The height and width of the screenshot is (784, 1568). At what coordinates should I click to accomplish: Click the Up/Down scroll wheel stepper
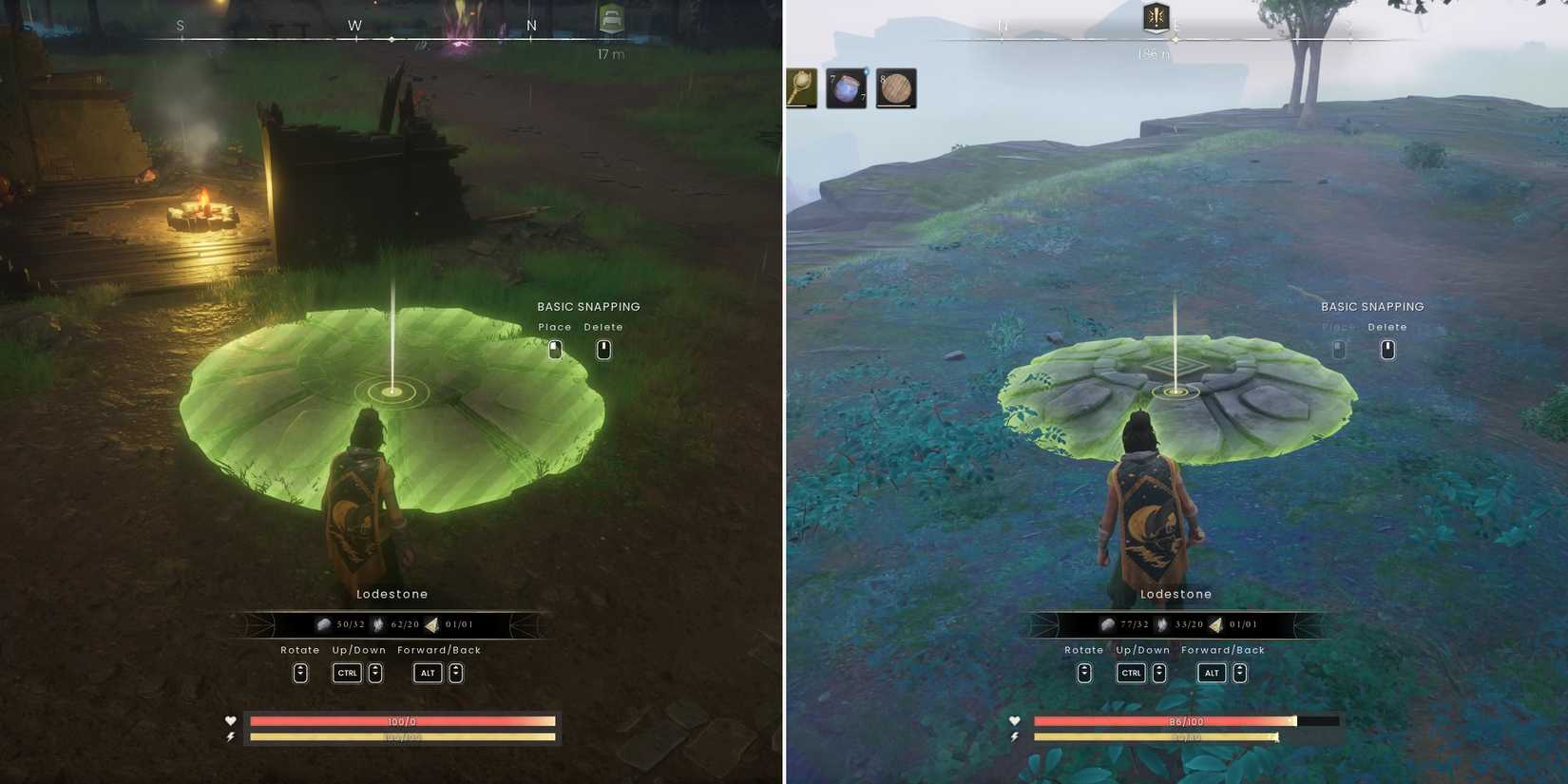pyautogui.click(x=374, y=673)
